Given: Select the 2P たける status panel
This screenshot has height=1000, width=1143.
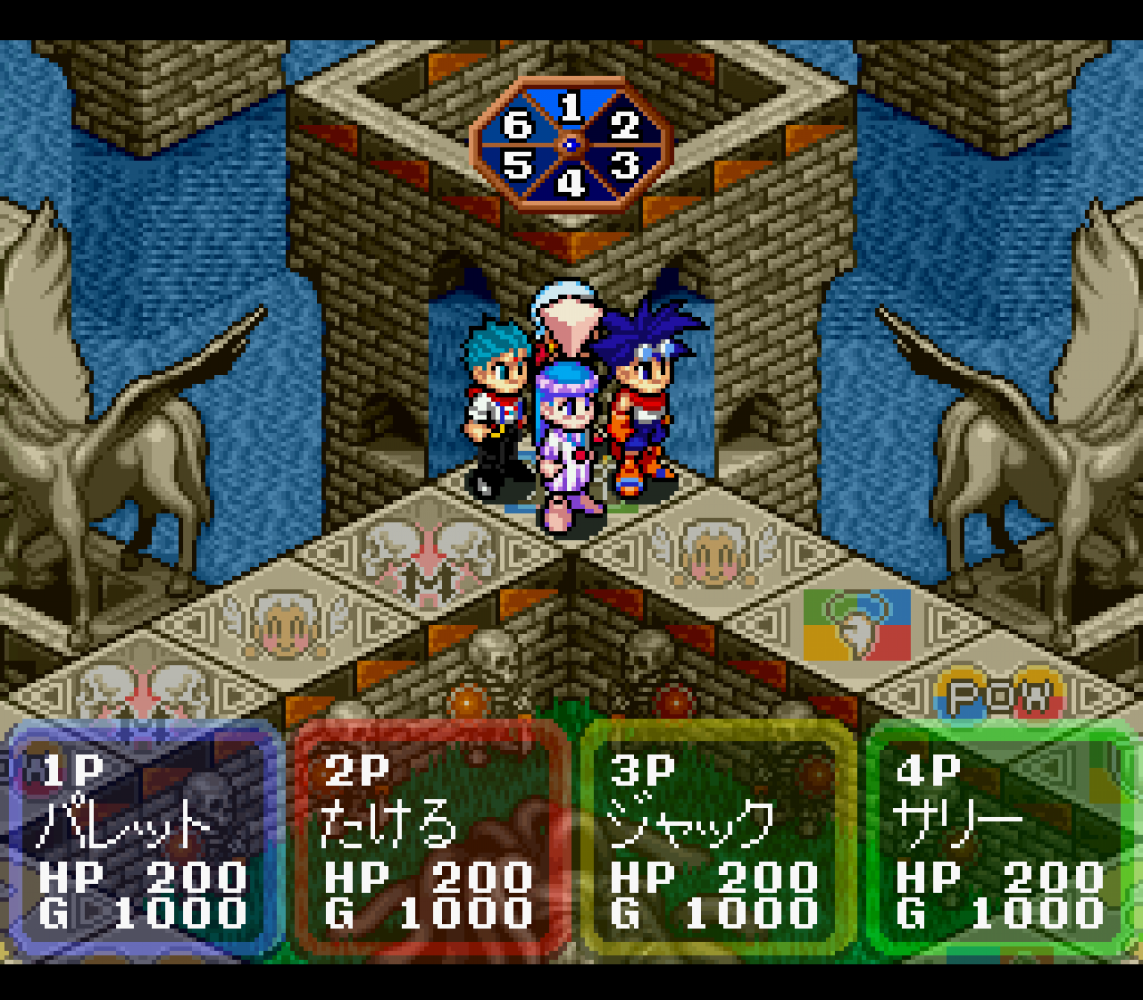Looking at the screenshot, I should point(429,840).
